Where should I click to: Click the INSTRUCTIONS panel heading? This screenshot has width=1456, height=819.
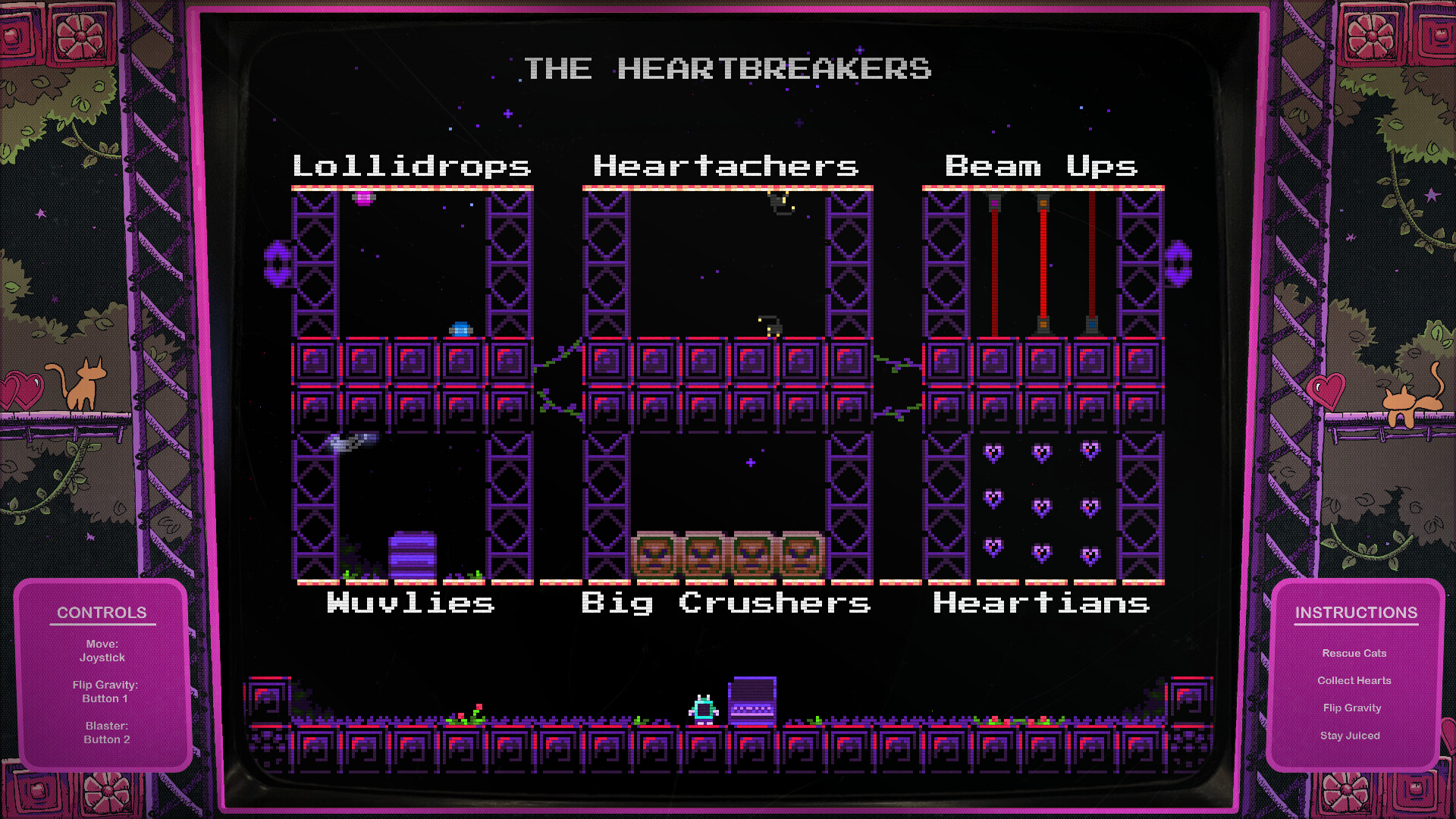pos(1357,613)
